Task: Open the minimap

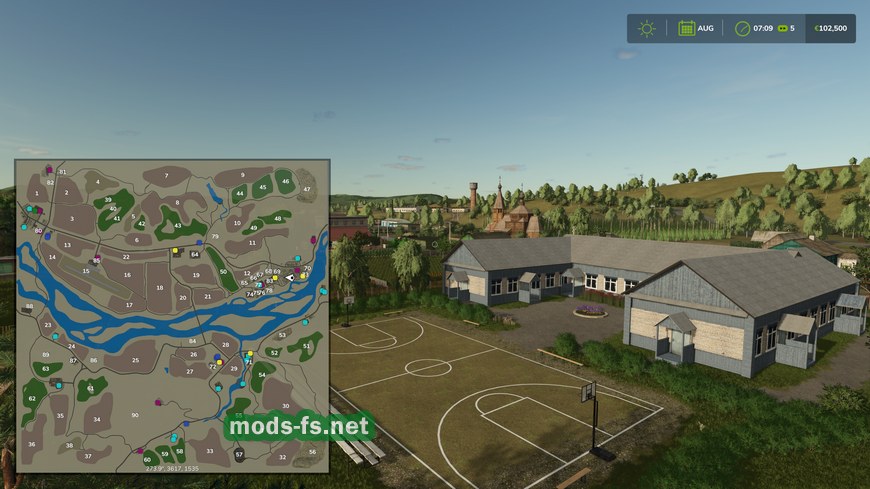Action: (172, 315)
